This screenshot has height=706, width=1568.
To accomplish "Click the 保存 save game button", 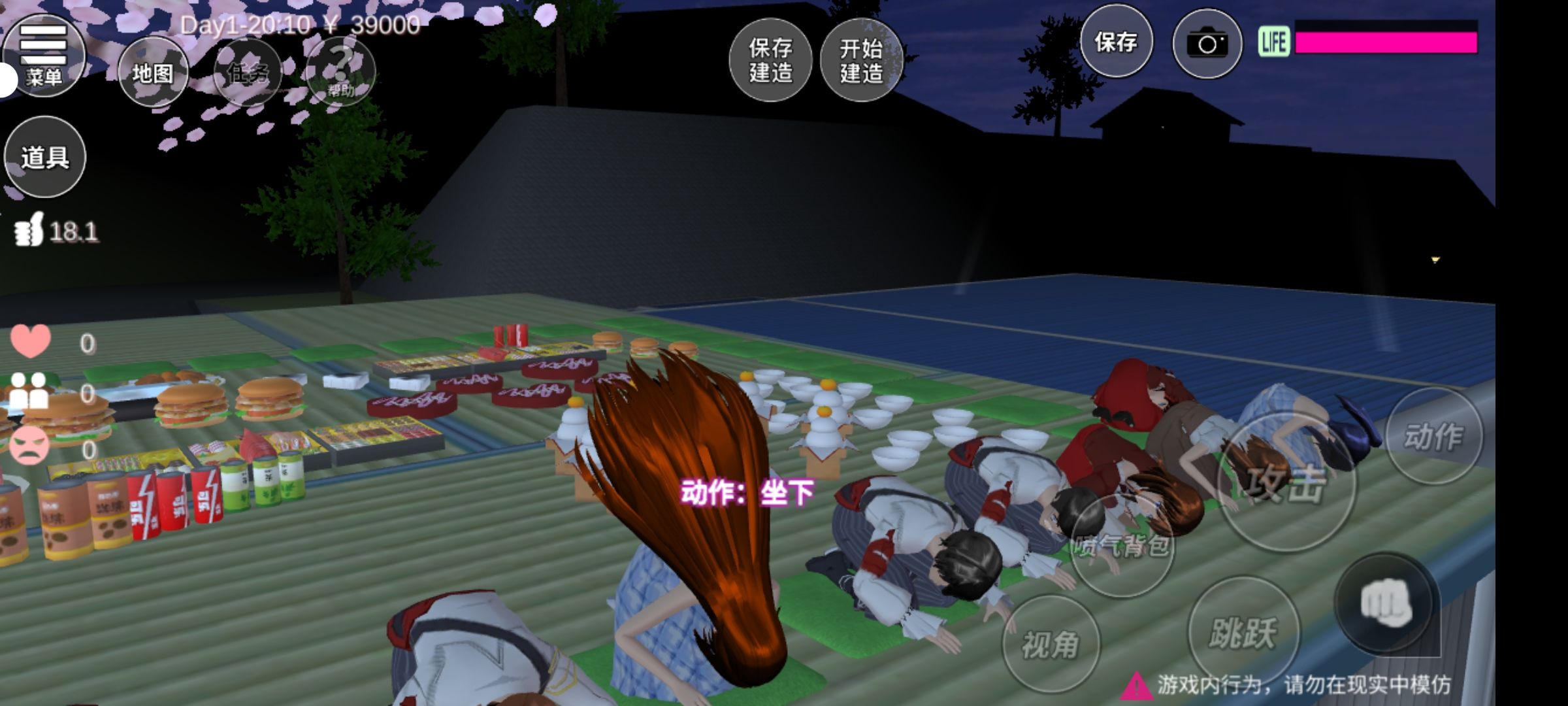I will [x=1116, y=43].
